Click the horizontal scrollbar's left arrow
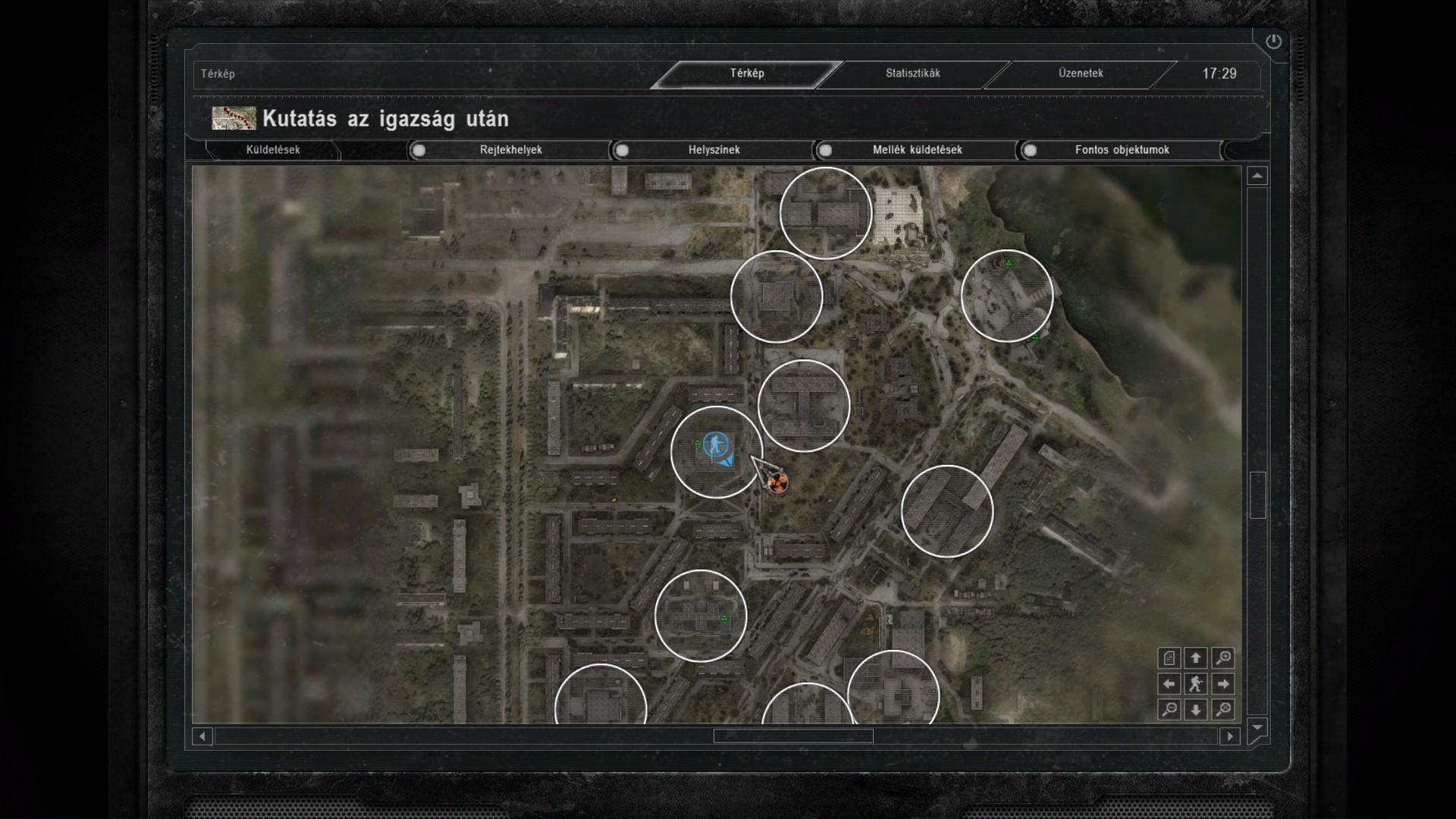 [x=202, y=736]
